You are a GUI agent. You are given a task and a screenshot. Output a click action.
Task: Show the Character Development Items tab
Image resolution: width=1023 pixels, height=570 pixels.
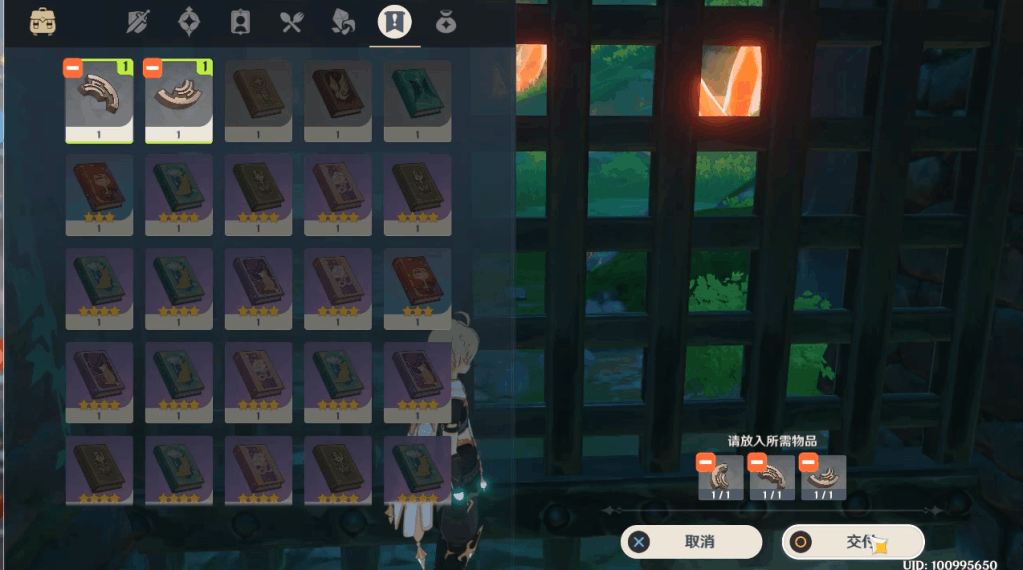coord(241,22)
